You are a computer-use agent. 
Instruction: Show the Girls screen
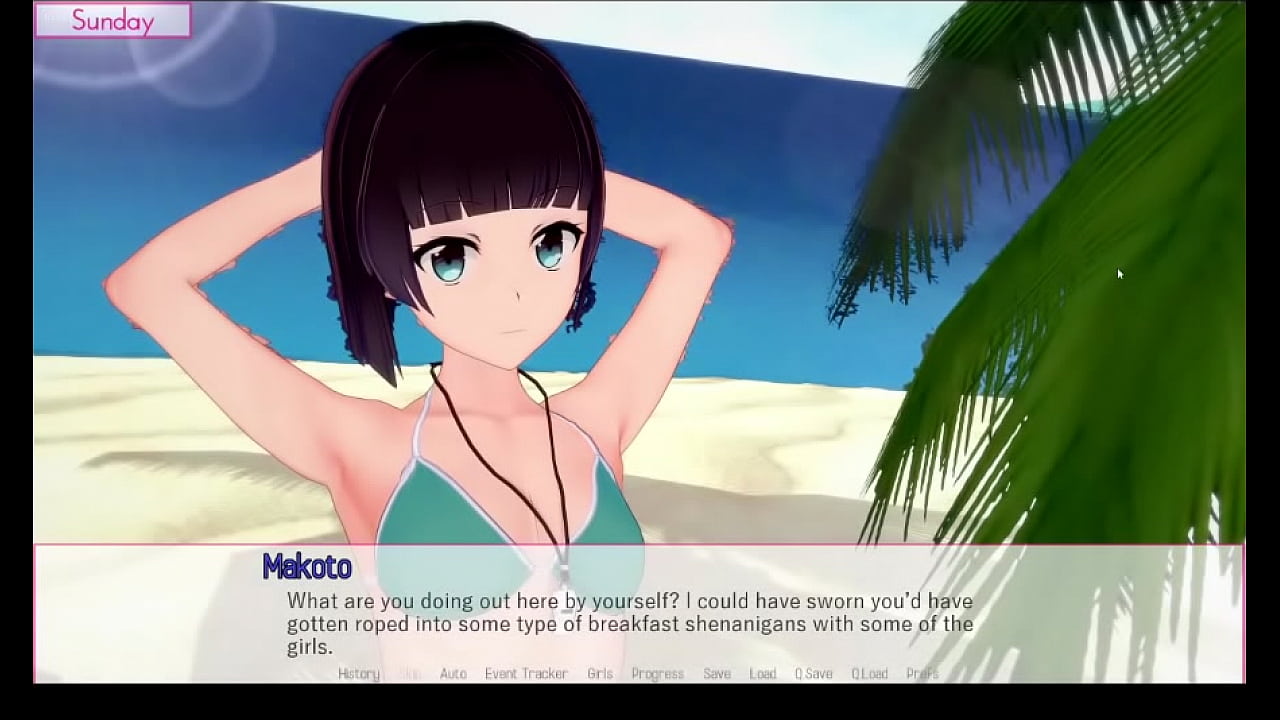[x=600, y=674]
